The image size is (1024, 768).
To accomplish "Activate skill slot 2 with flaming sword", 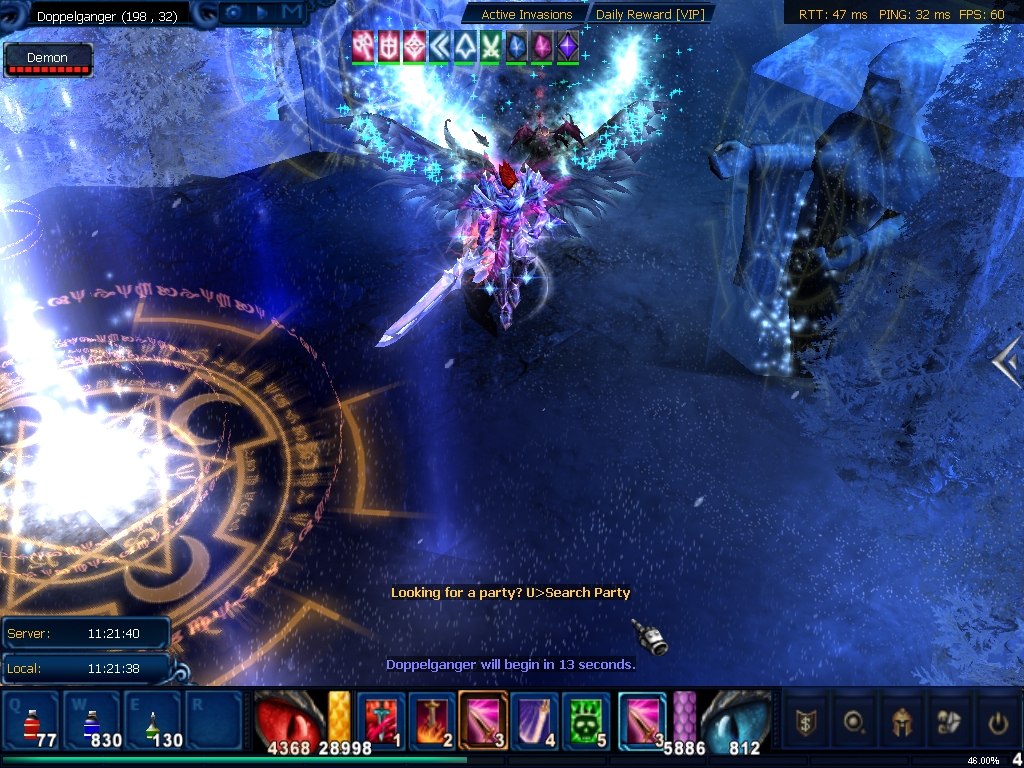I will 432,719.
